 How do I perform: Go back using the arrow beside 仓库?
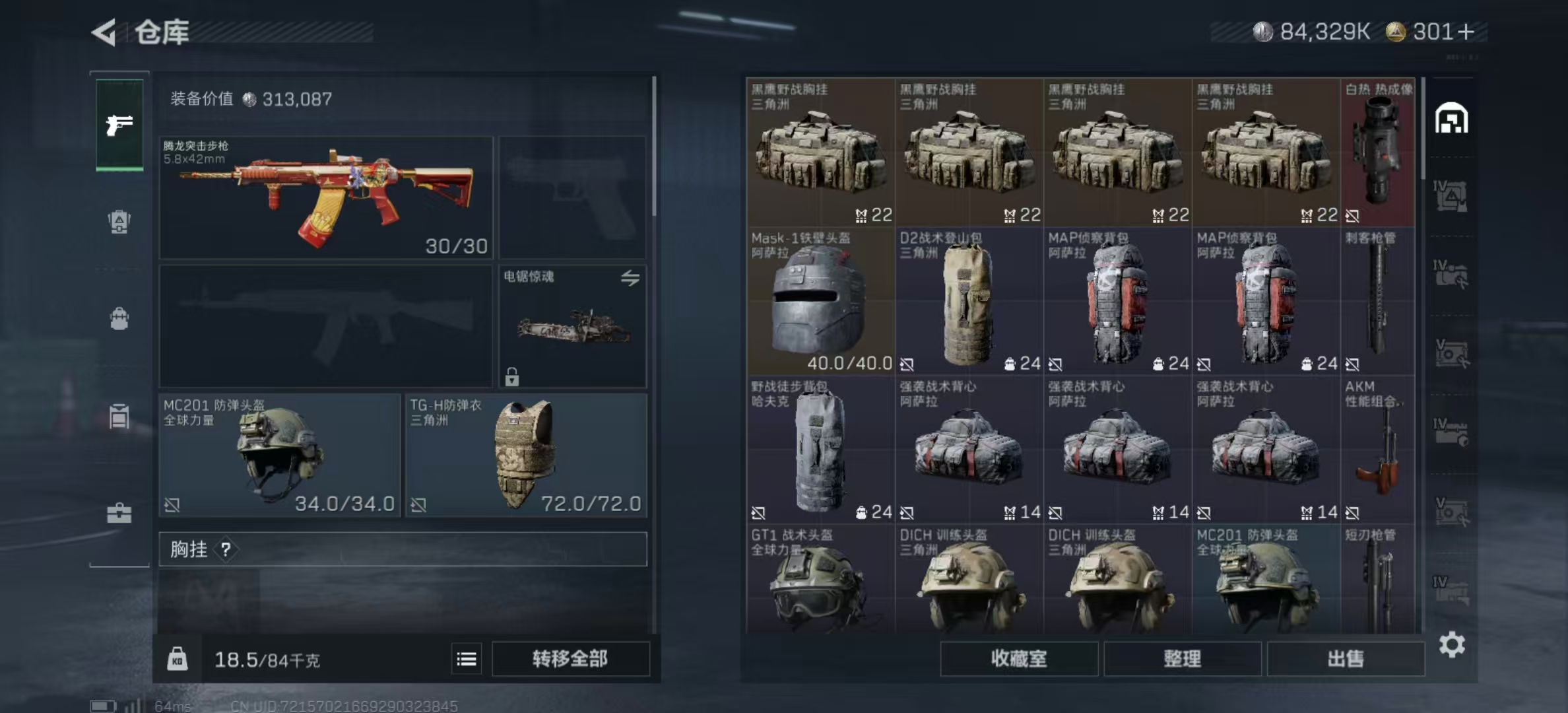(104, 32)
